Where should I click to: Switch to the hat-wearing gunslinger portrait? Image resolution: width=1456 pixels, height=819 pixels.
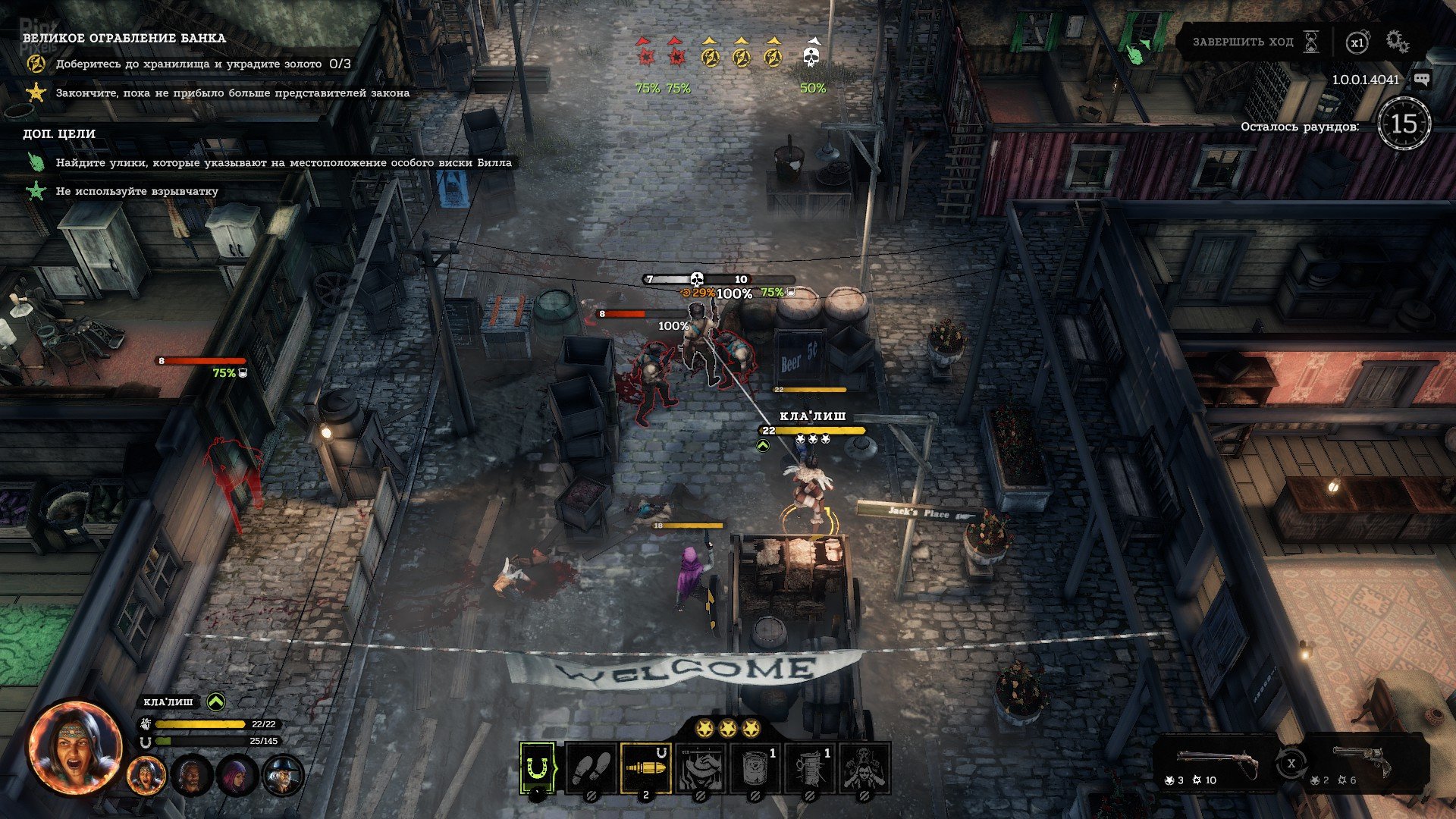pyautogui.click(x=282, y=776)
